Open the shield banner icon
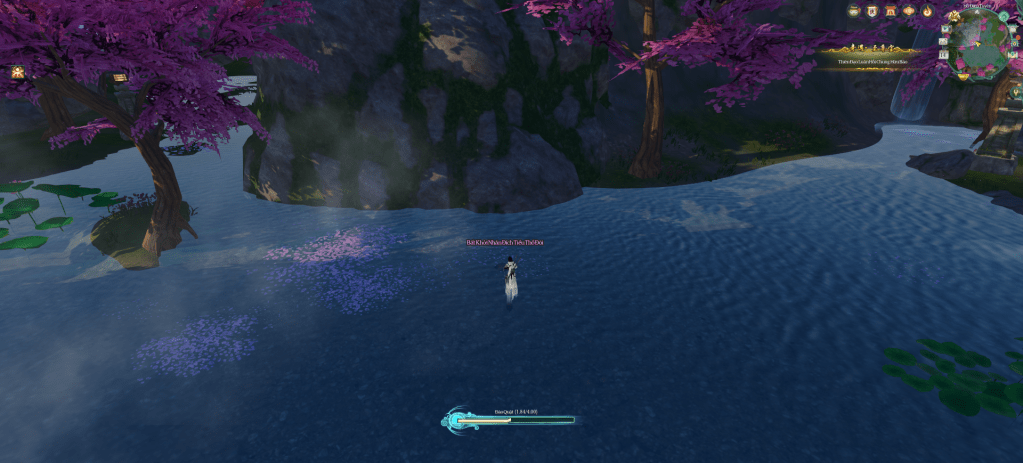Image resolution: width=1023 pixels, height=463 pixels. click(872, 11)
